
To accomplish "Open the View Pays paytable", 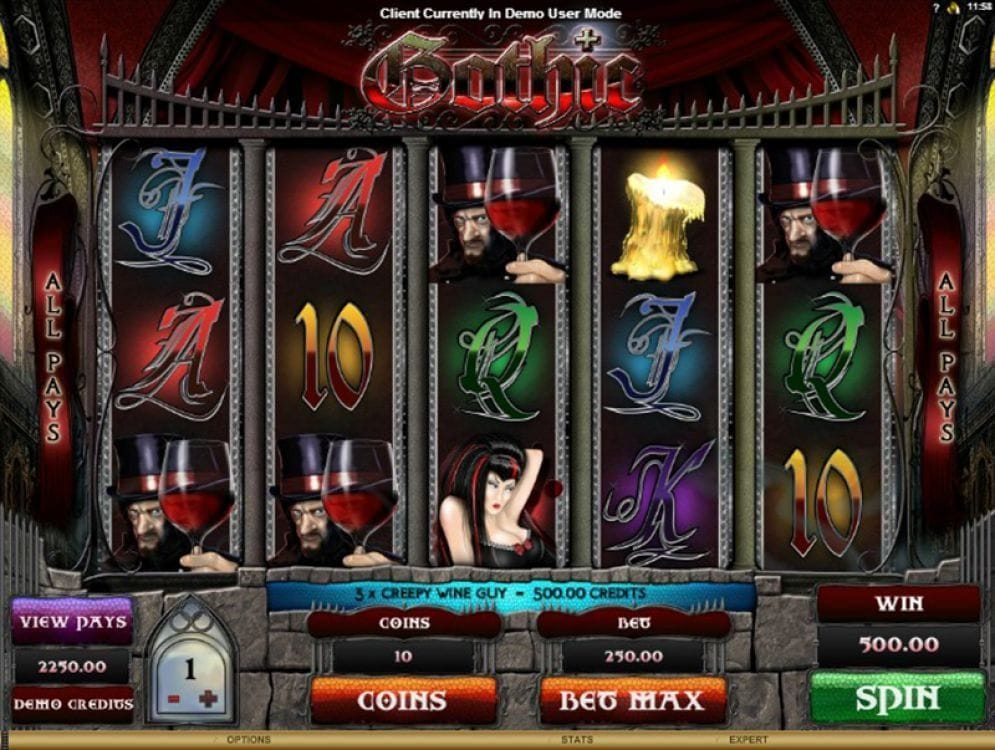I will (72, 622).
